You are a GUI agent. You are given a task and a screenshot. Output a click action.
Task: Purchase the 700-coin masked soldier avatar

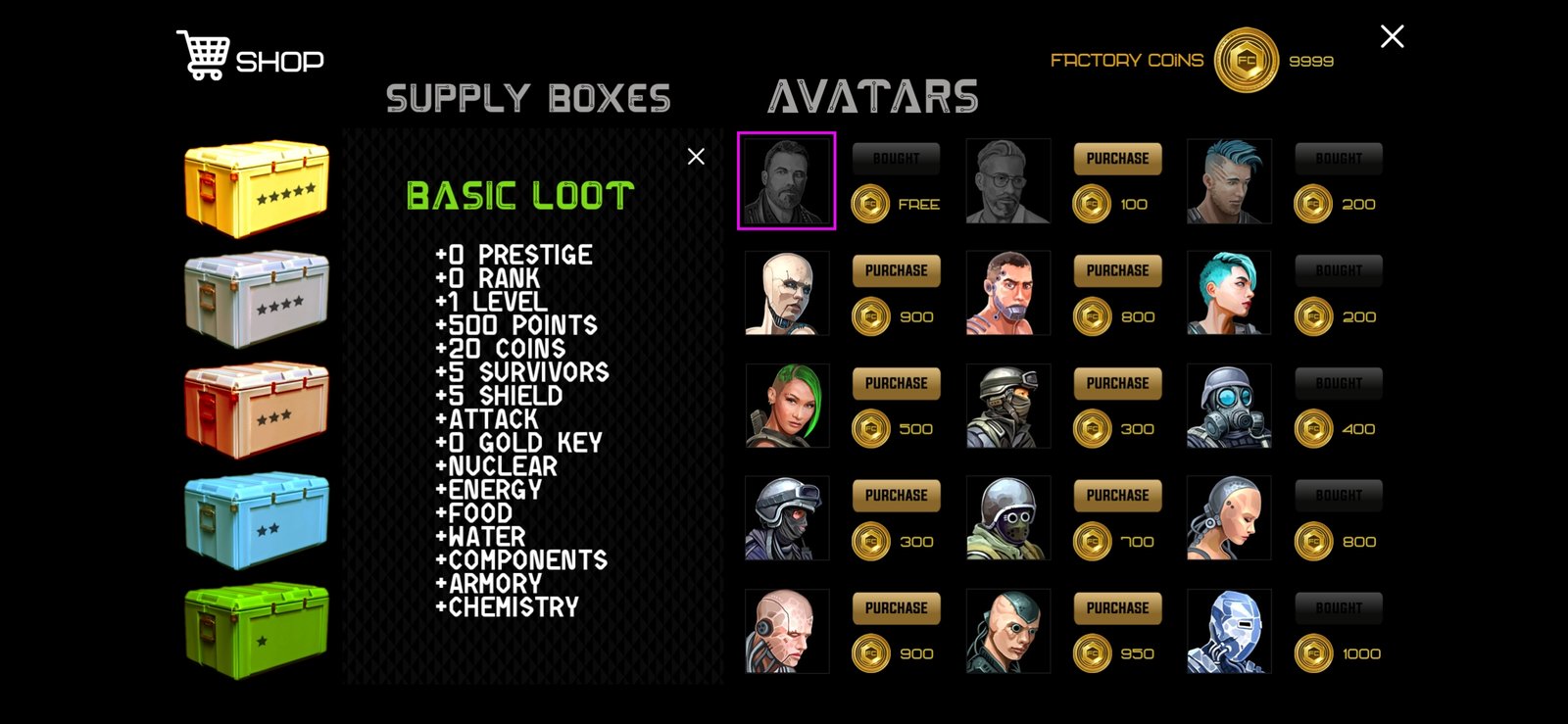(1117, 496)
